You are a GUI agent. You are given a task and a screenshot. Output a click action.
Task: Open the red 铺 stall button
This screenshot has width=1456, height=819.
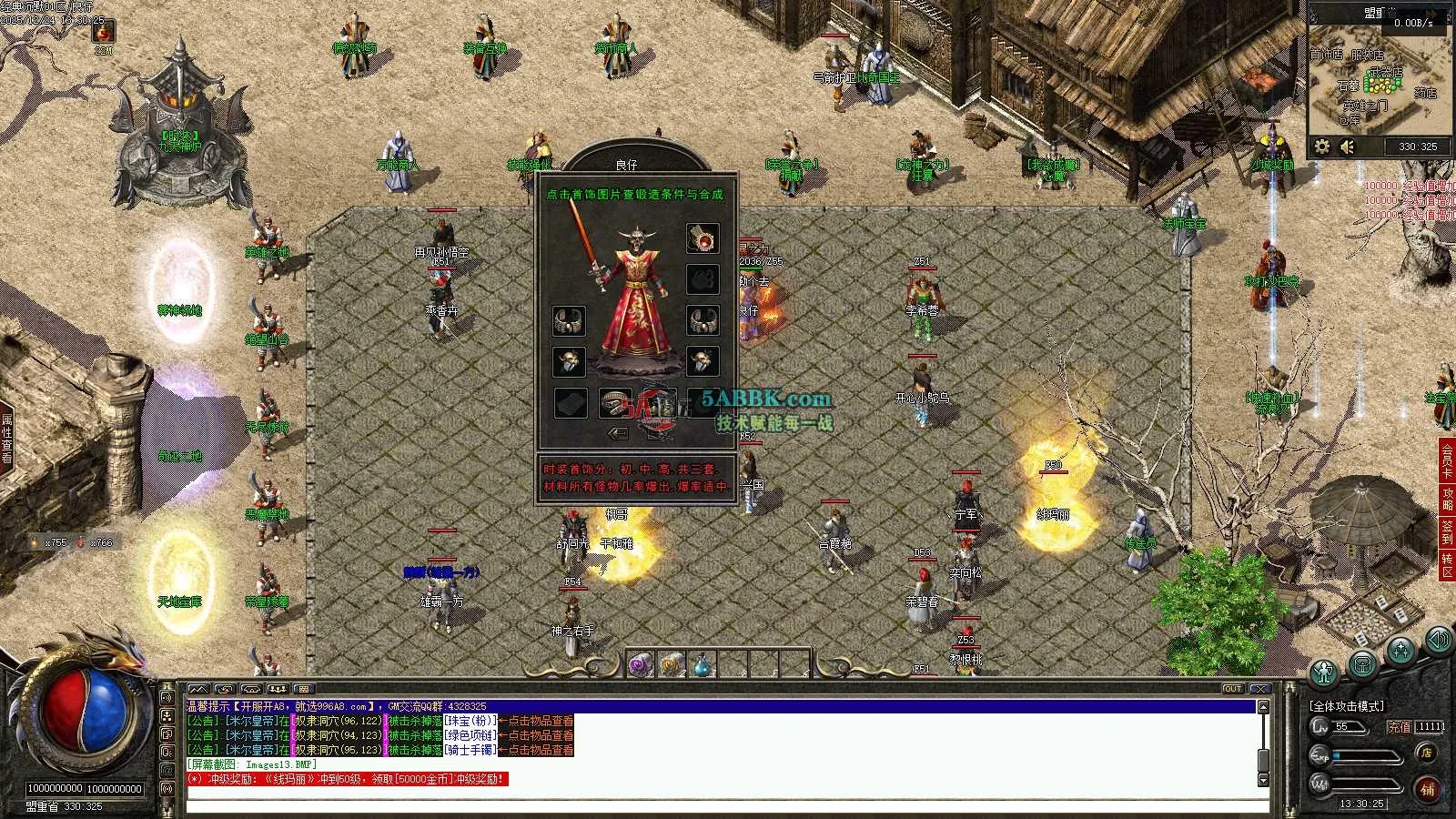[1427, 789]
